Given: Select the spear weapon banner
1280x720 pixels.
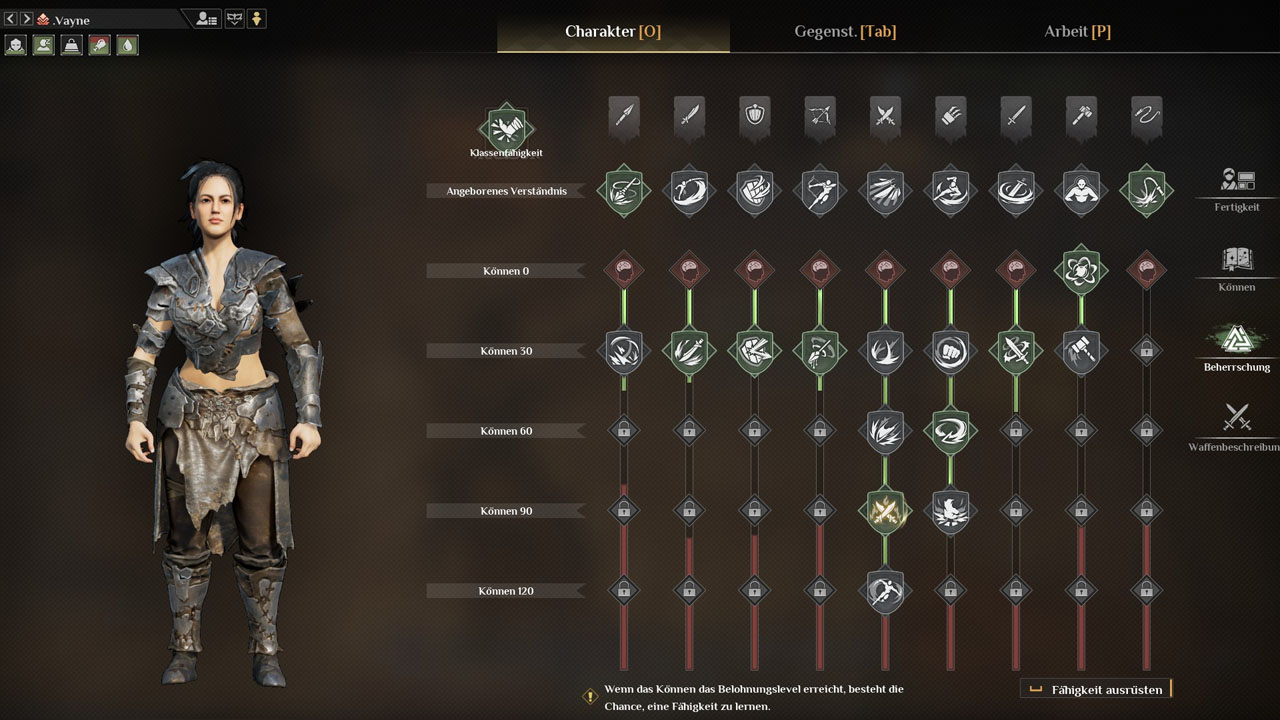Looking at the screenshot, I should [x=624, y=117].
